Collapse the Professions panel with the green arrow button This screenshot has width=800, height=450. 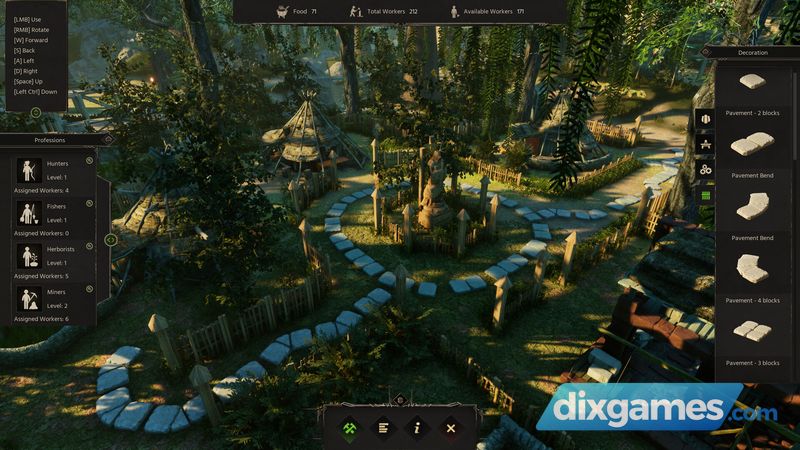[111, 240]
